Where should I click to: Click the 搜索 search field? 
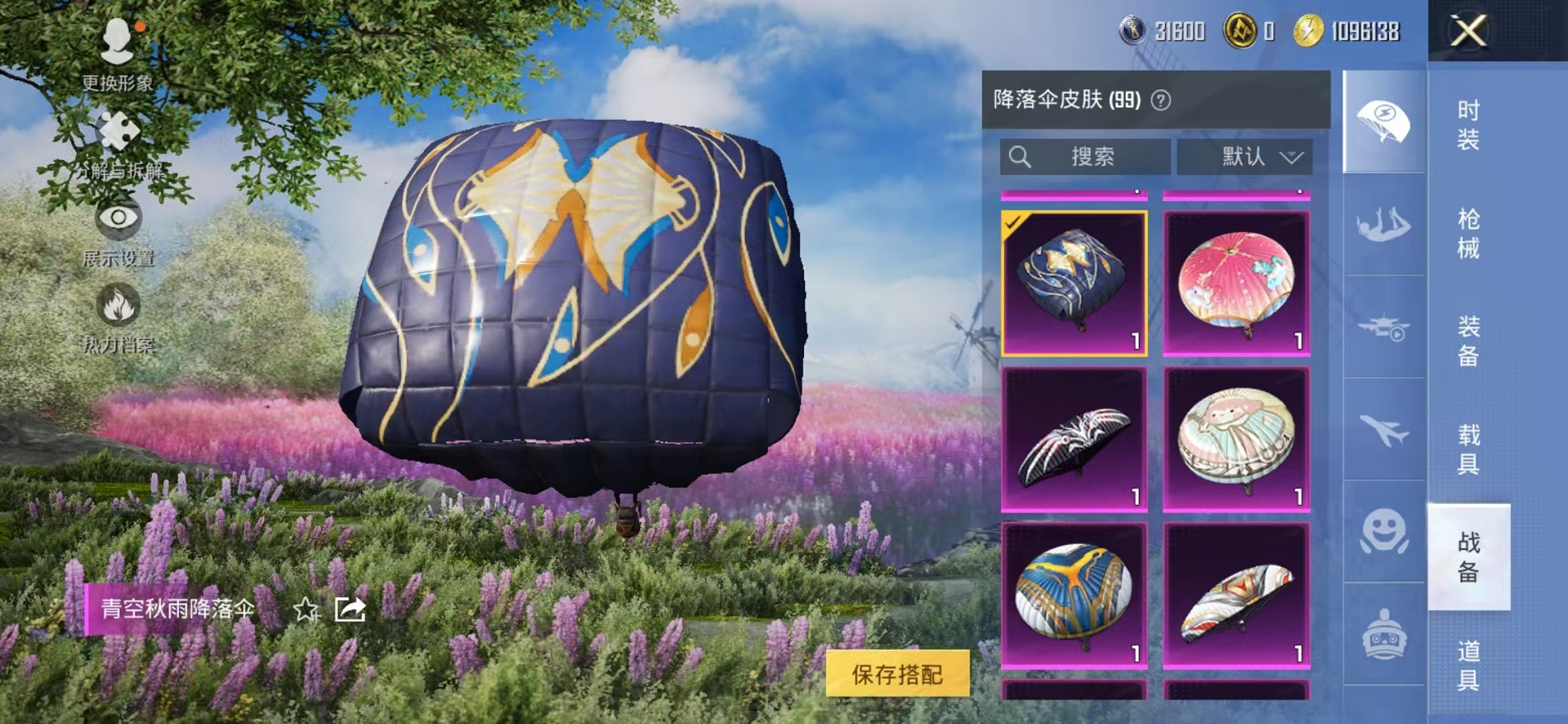coord(1088,156)
